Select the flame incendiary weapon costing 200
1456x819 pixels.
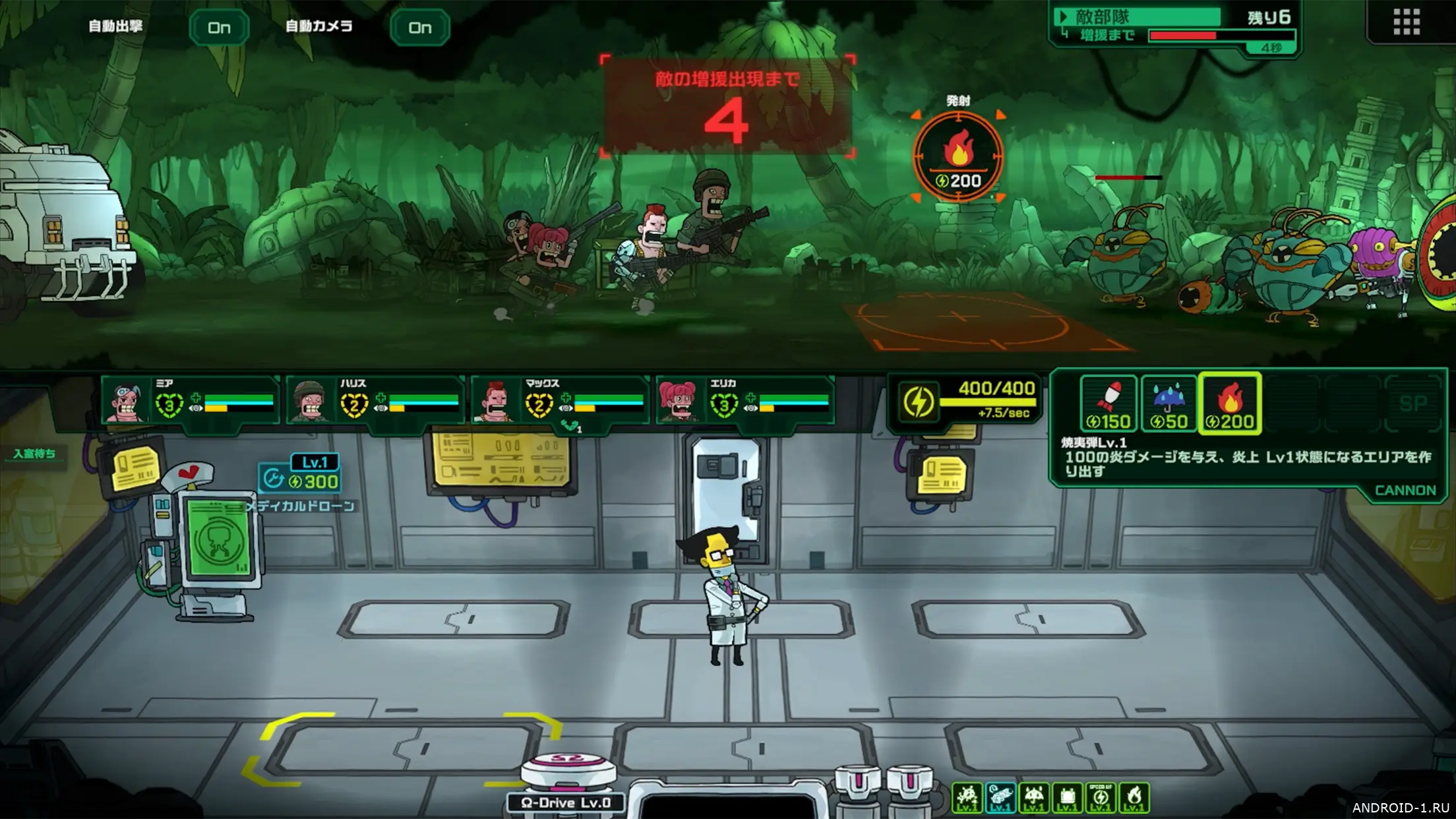click(1230, 404)
